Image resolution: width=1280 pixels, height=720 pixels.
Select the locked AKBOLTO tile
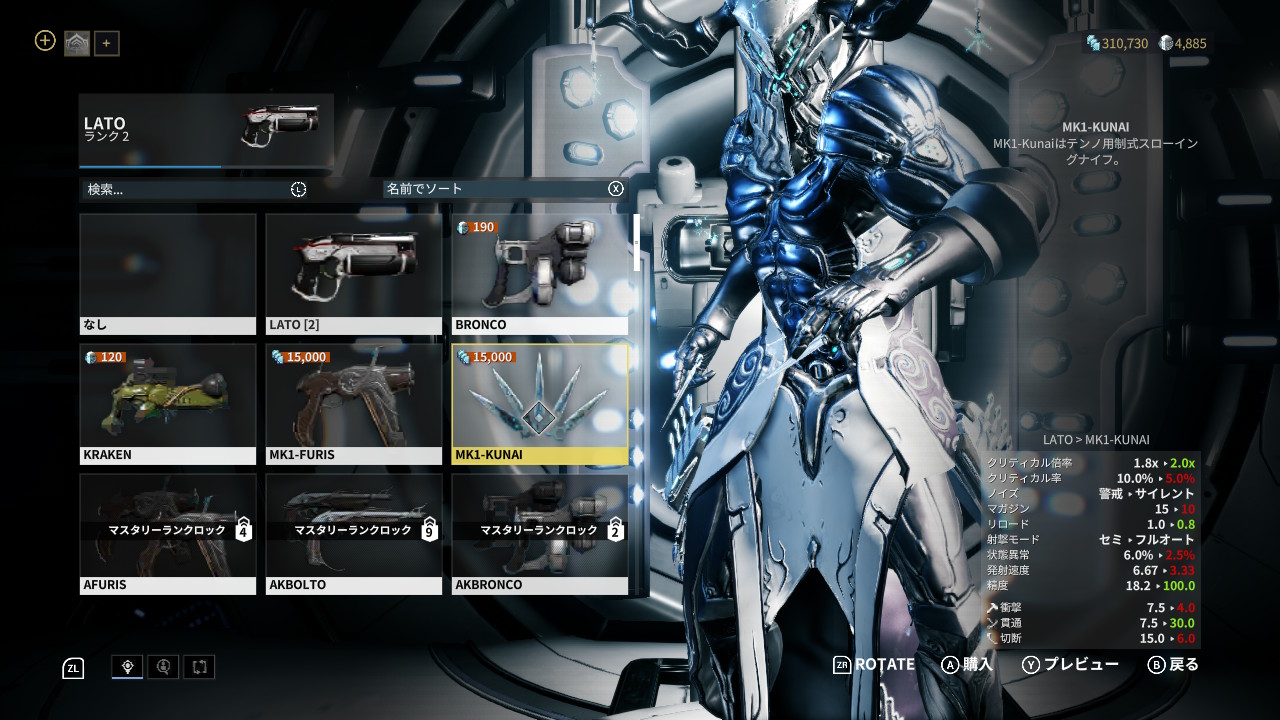pos(354,534)
